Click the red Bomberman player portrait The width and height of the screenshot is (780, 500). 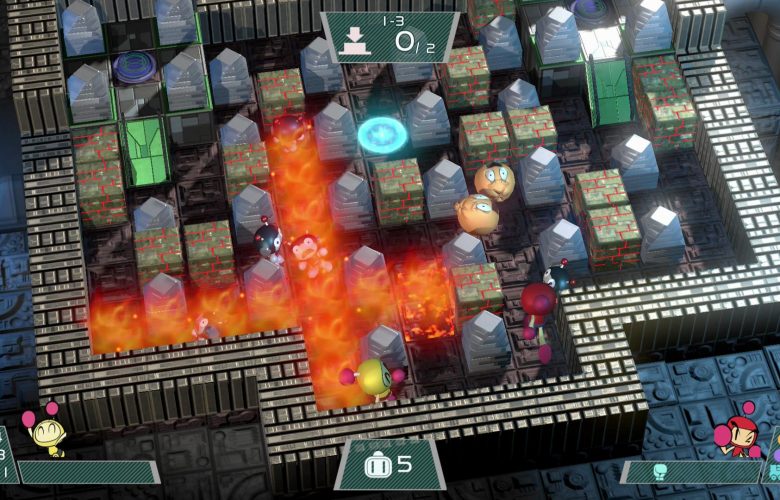click(736, 430)
